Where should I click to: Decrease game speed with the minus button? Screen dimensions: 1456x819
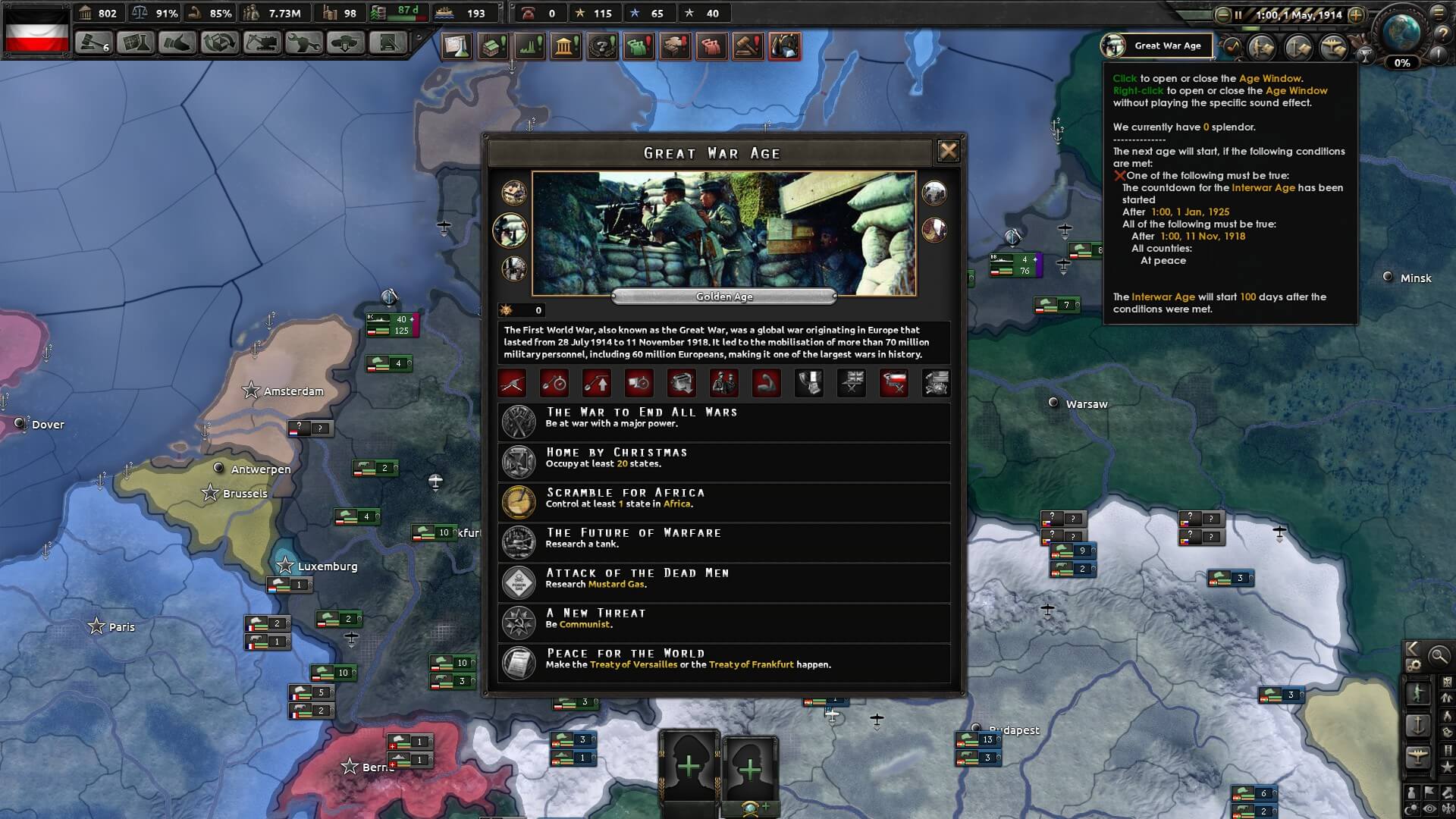1222,14
